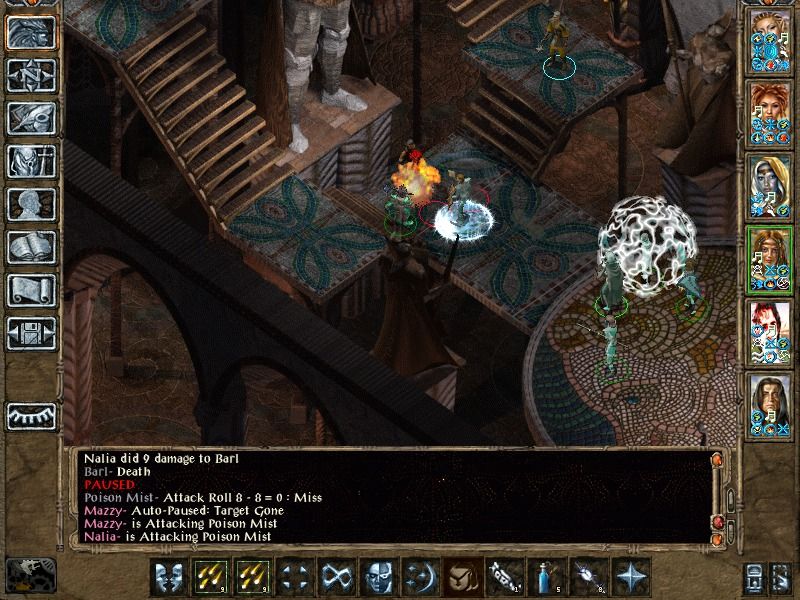Click the crescent moon action button

pyautogui.click(x=419, y=577)
